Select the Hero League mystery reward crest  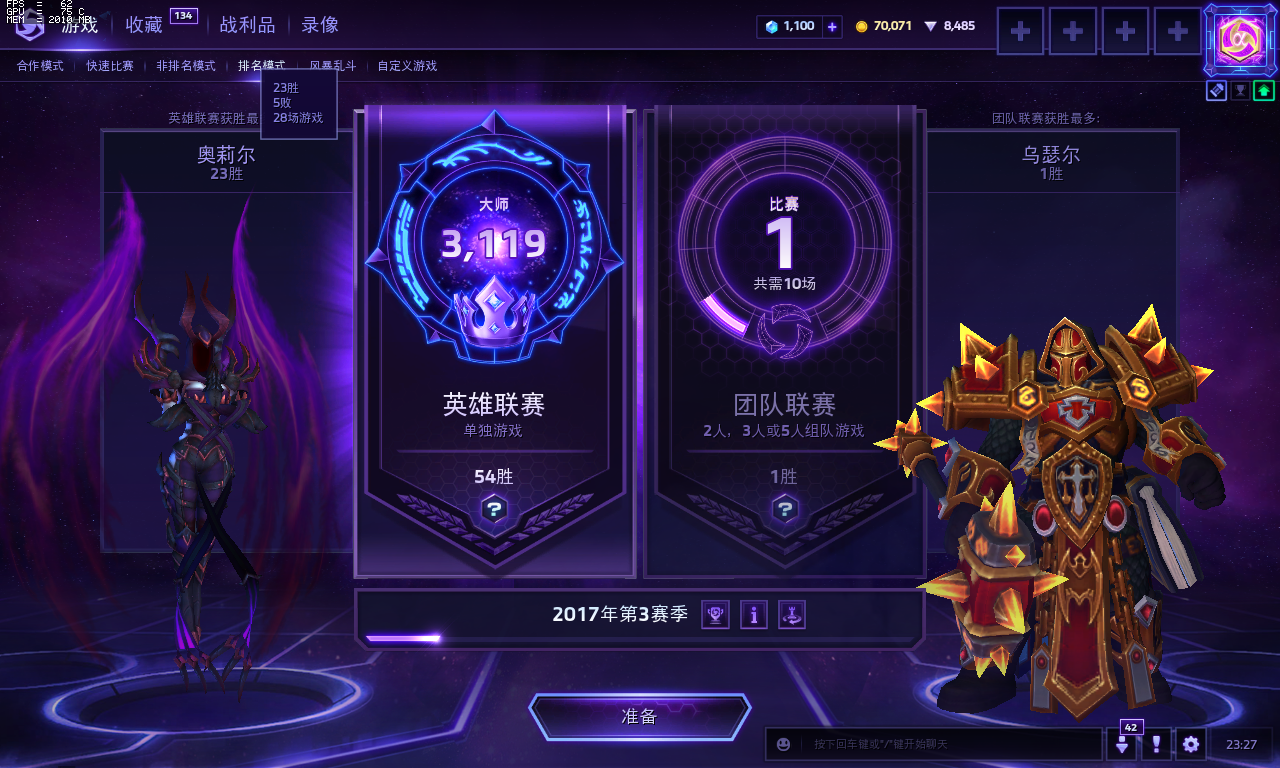(x=493, y=510)
